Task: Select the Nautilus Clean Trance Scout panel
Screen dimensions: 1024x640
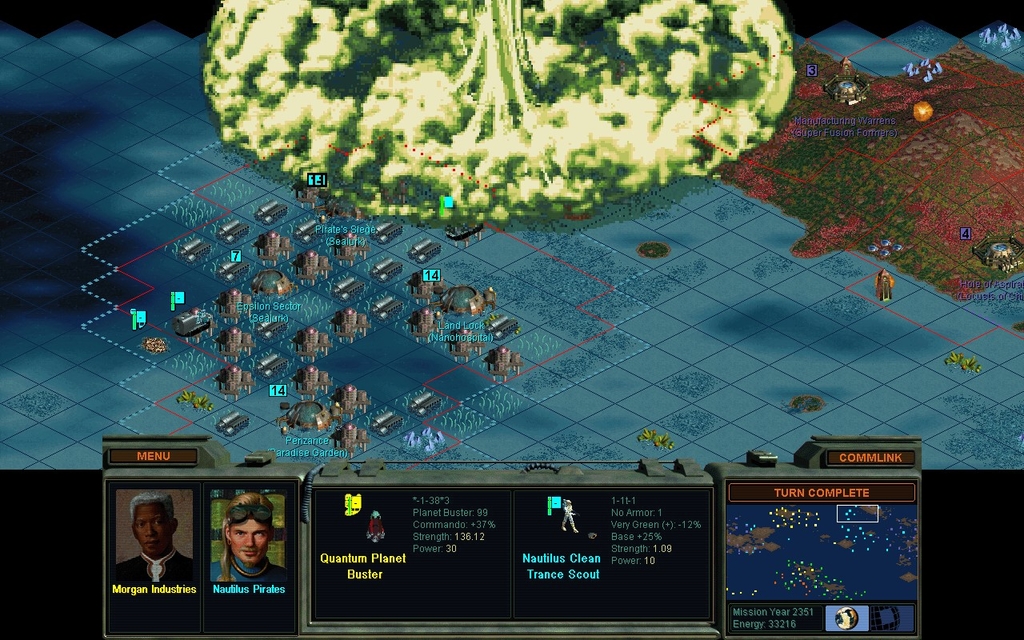Action: (612, 553)
